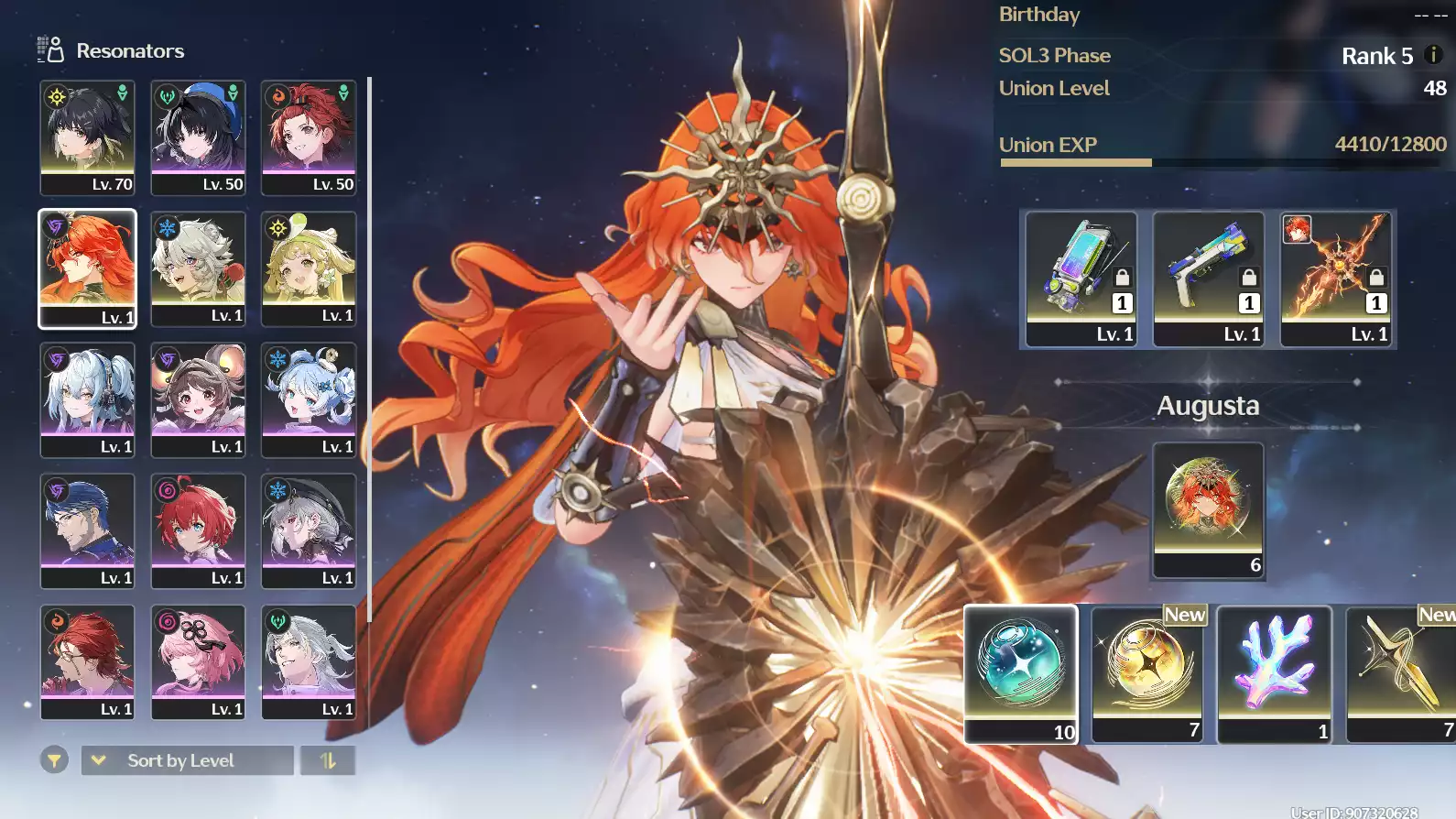Show SOL3 Phase rank info
The width and height of the screenshot is (1456, 819).
(x=1434, y=55)
